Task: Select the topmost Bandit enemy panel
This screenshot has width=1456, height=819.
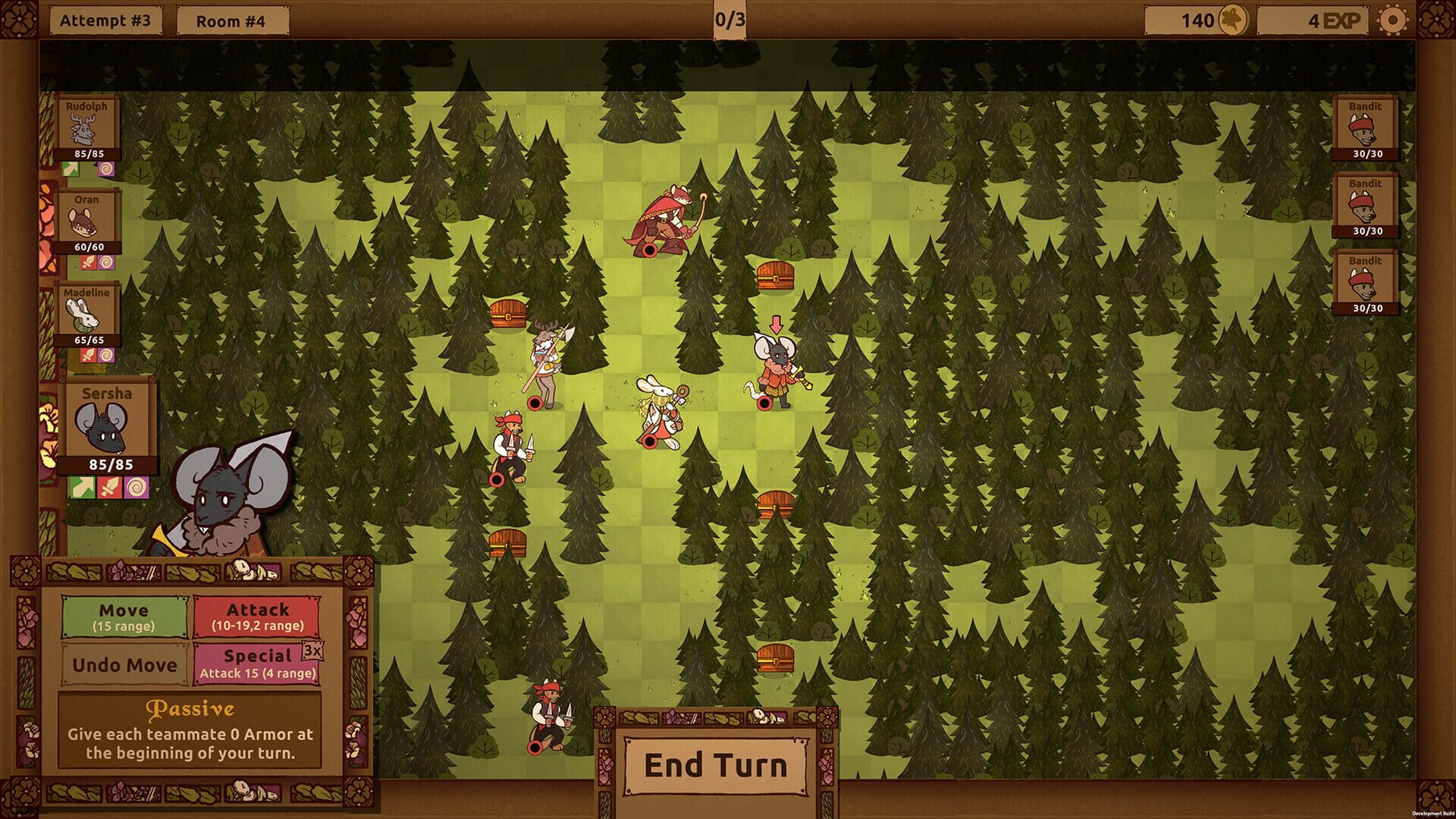Action: click(x=1365, y=129)
